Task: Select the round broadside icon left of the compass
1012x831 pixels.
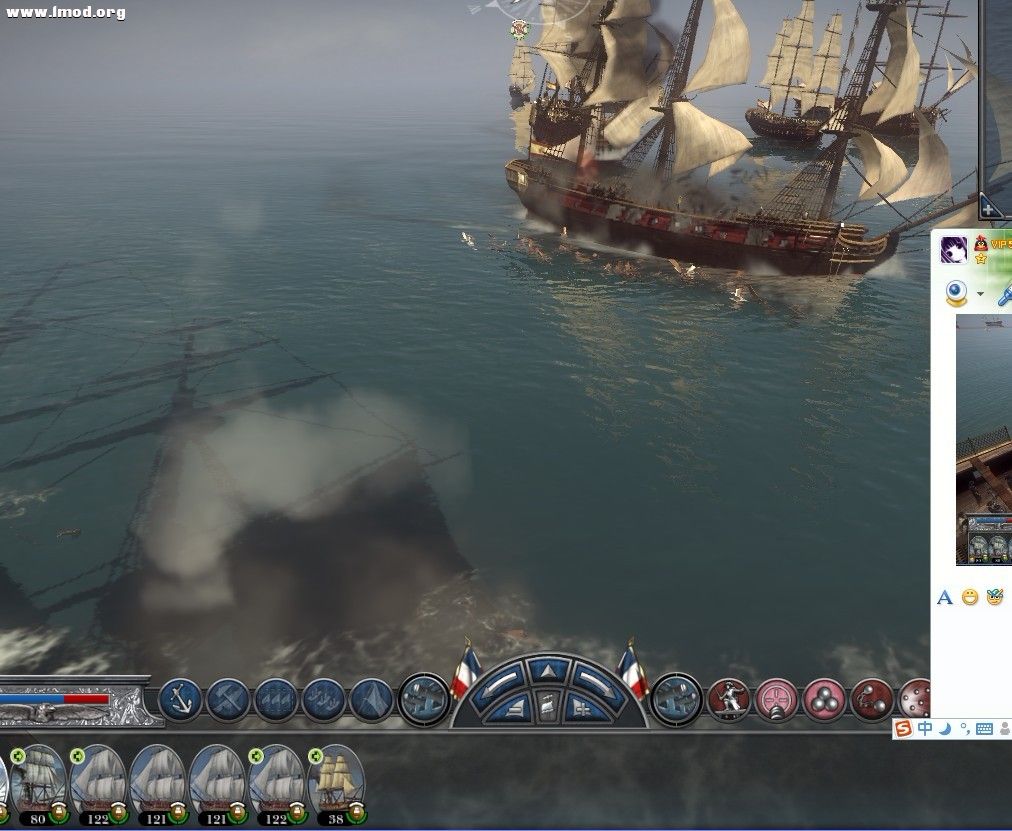Action: [x=424, y=699]
